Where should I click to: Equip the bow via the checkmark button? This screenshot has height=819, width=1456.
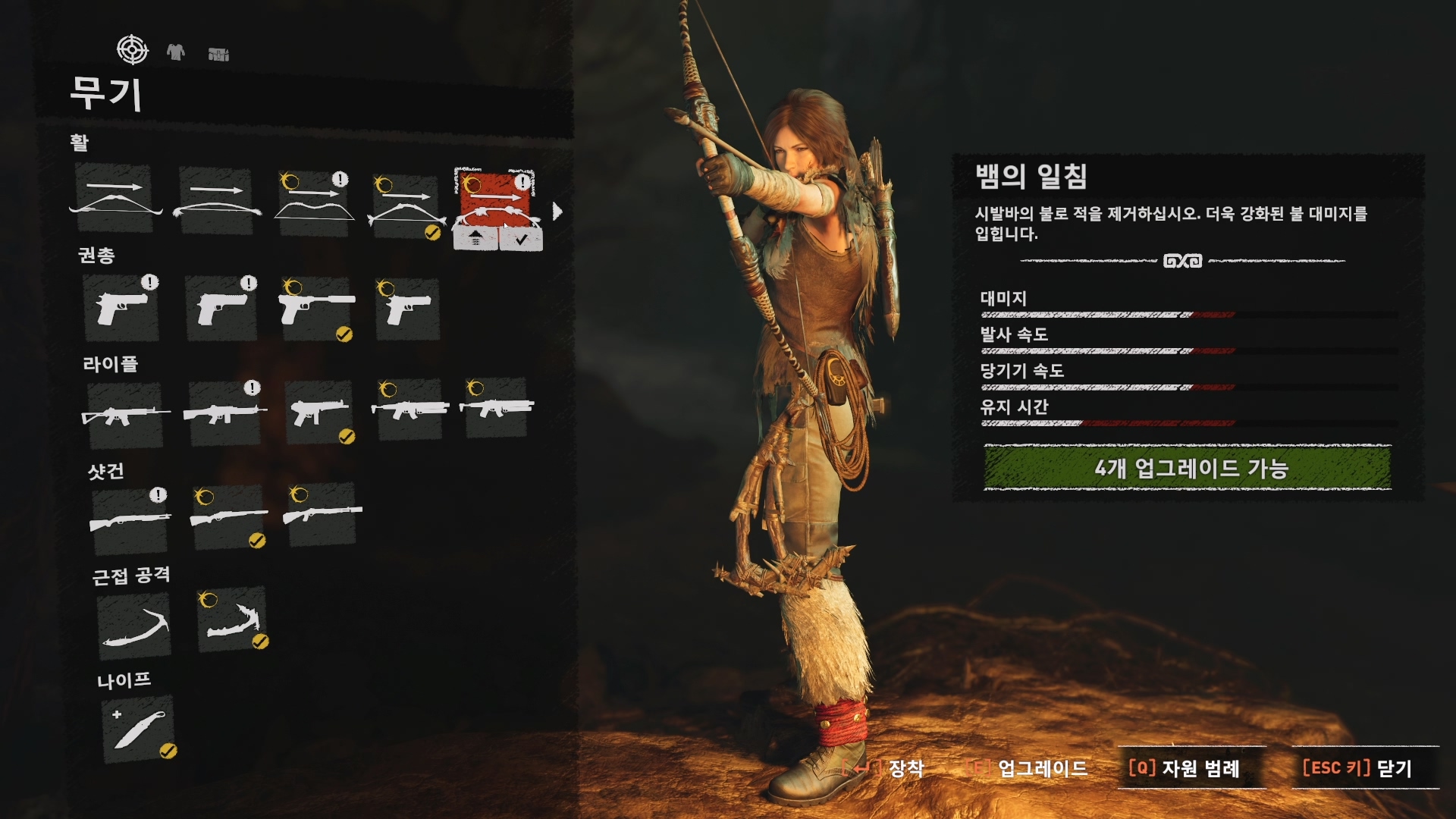point(521,239)
